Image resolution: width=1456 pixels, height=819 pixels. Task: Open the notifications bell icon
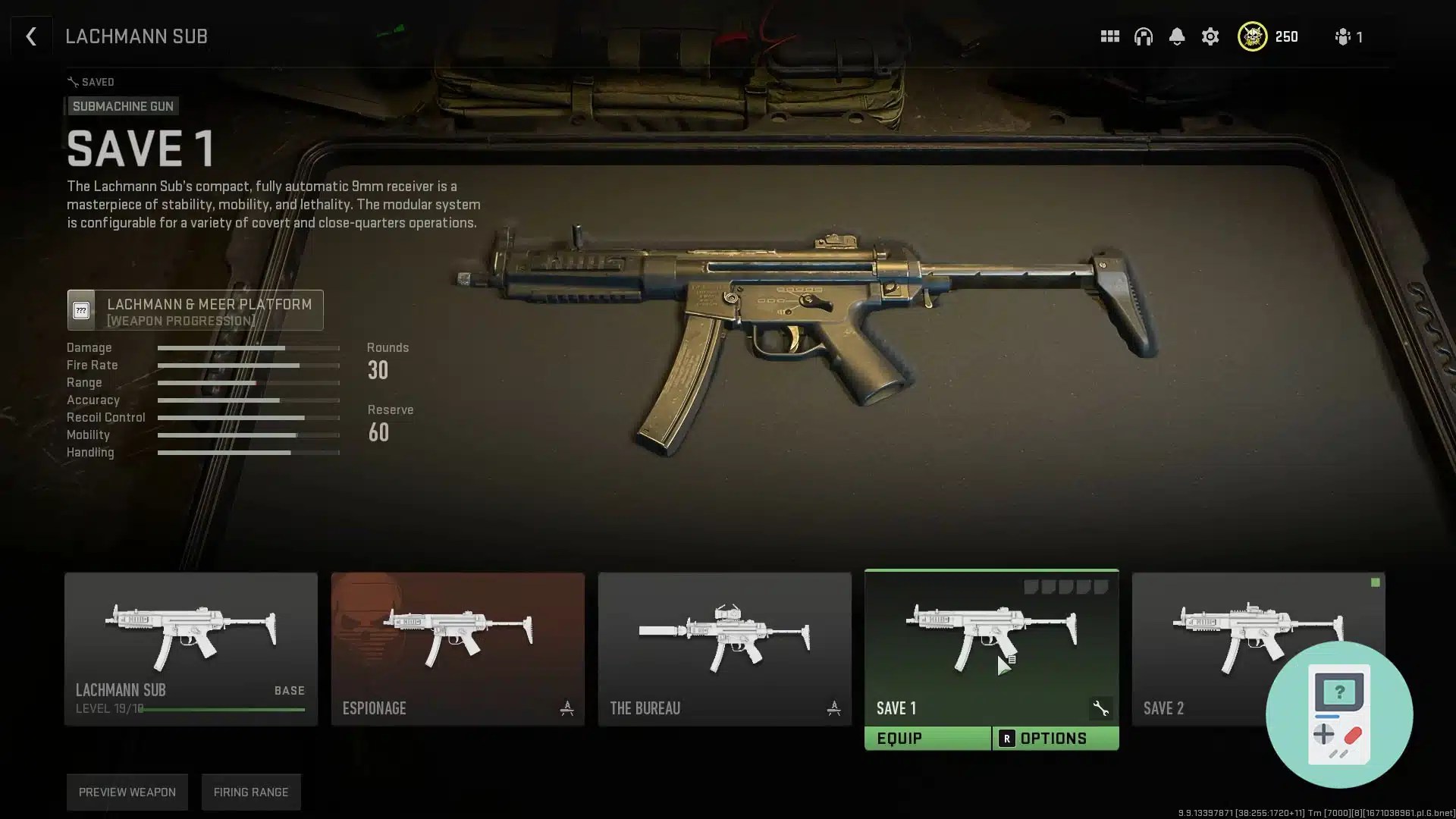click(x=1177, y=36)
